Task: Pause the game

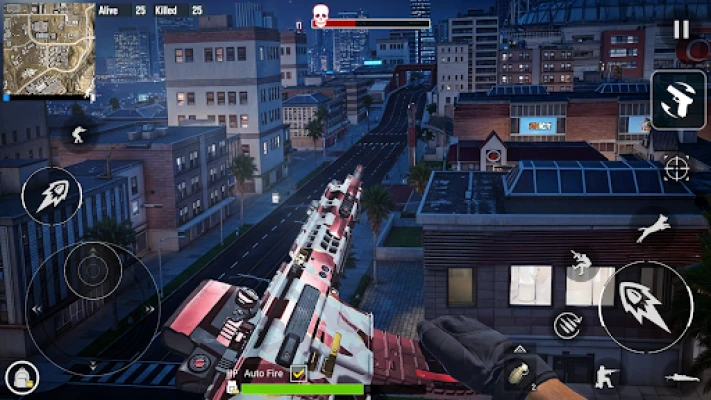Action: pyautogui.click(x=681, y=29)
